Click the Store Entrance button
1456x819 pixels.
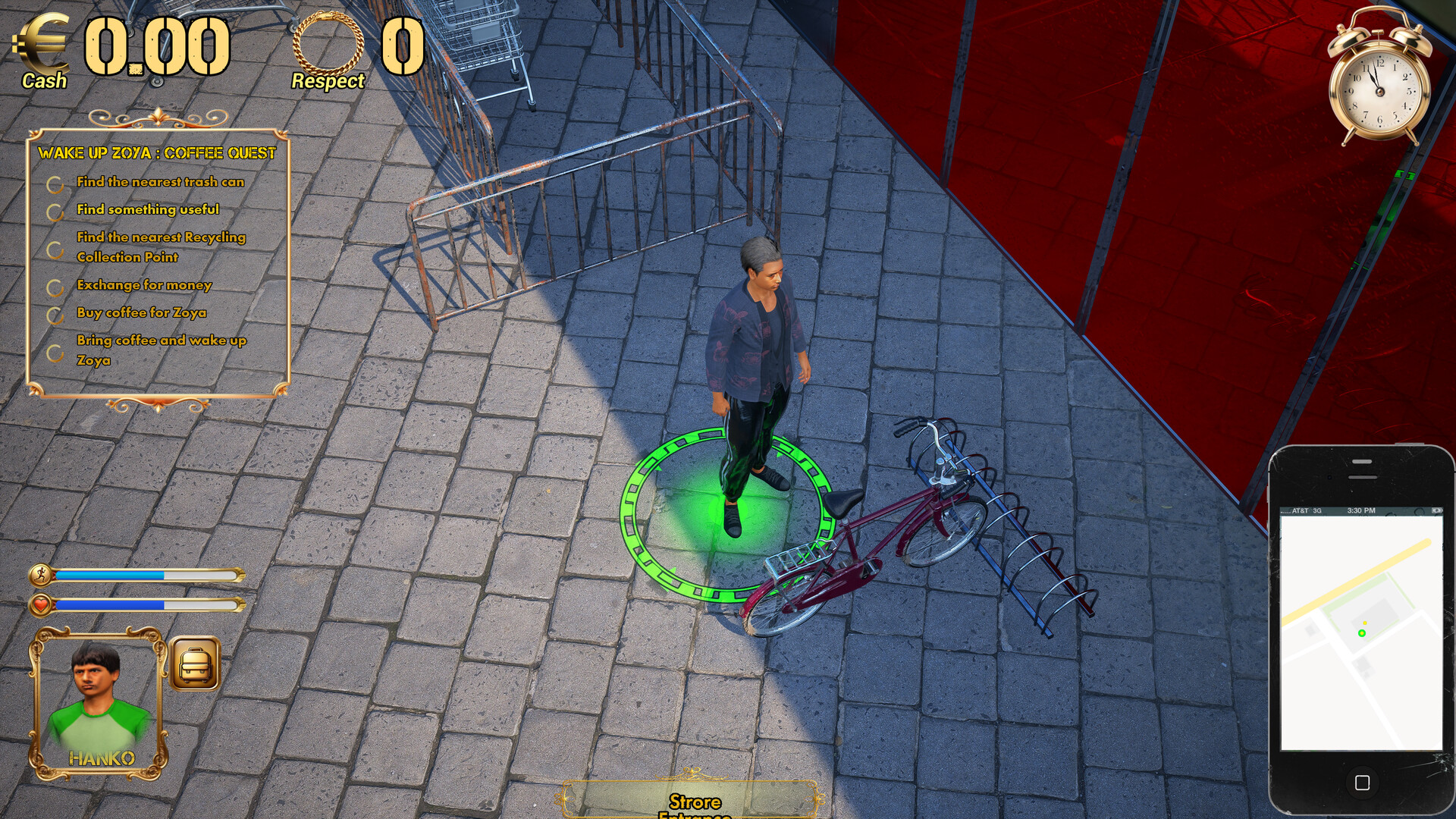point(695,802)
